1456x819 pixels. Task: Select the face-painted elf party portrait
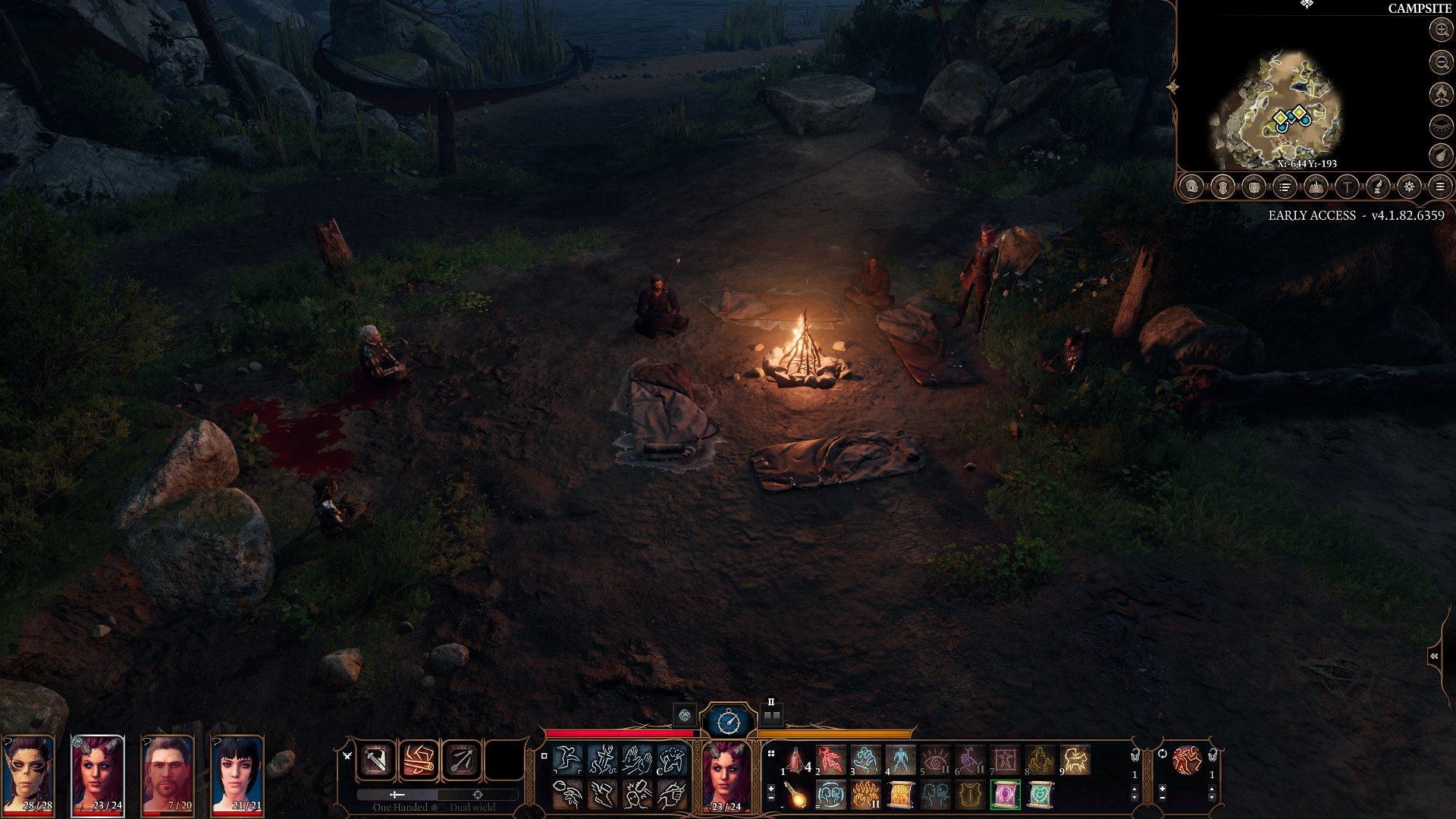click(x=28, y=775)
